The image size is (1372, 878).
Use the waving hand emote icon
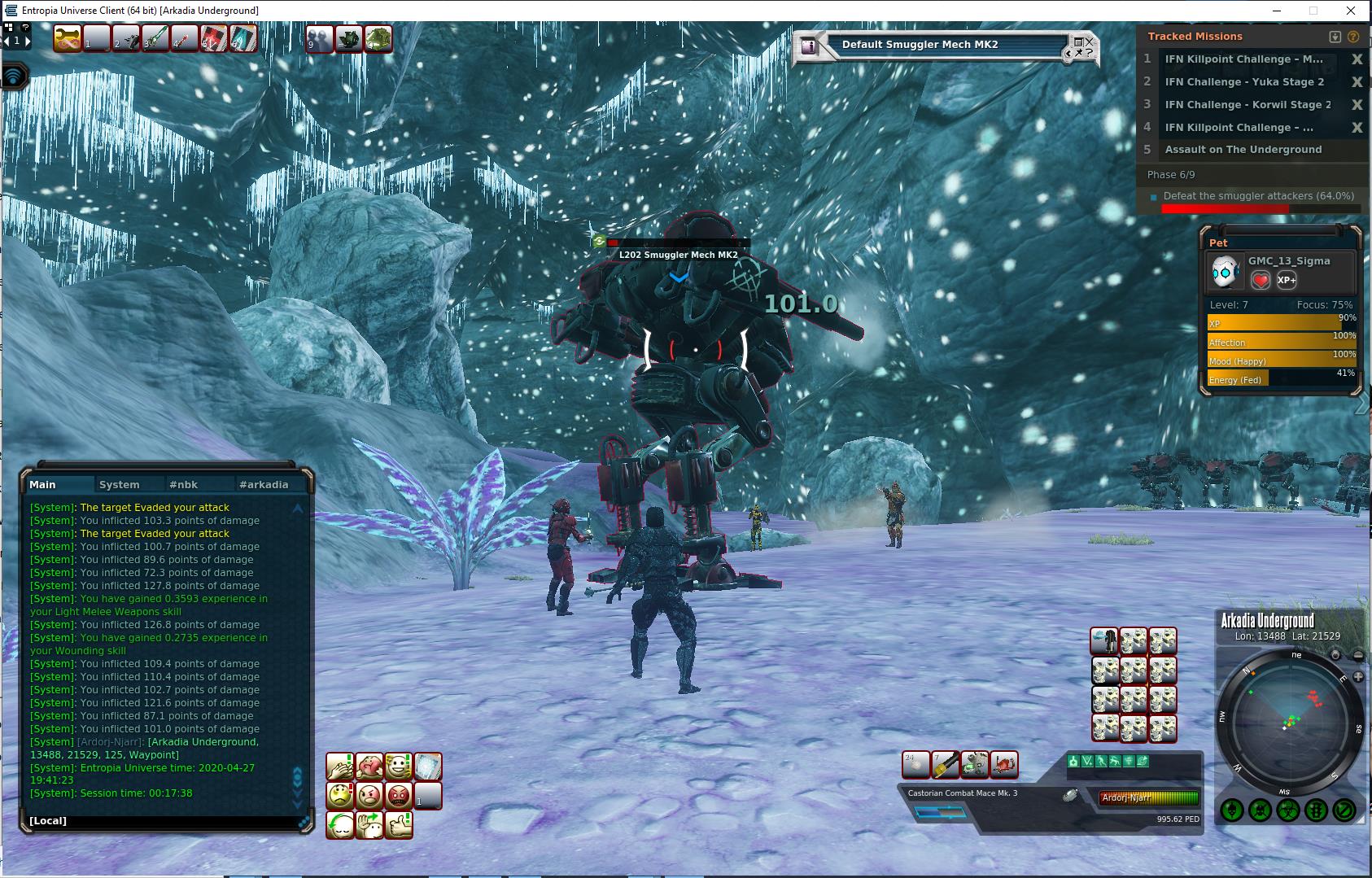click(369, 824)
